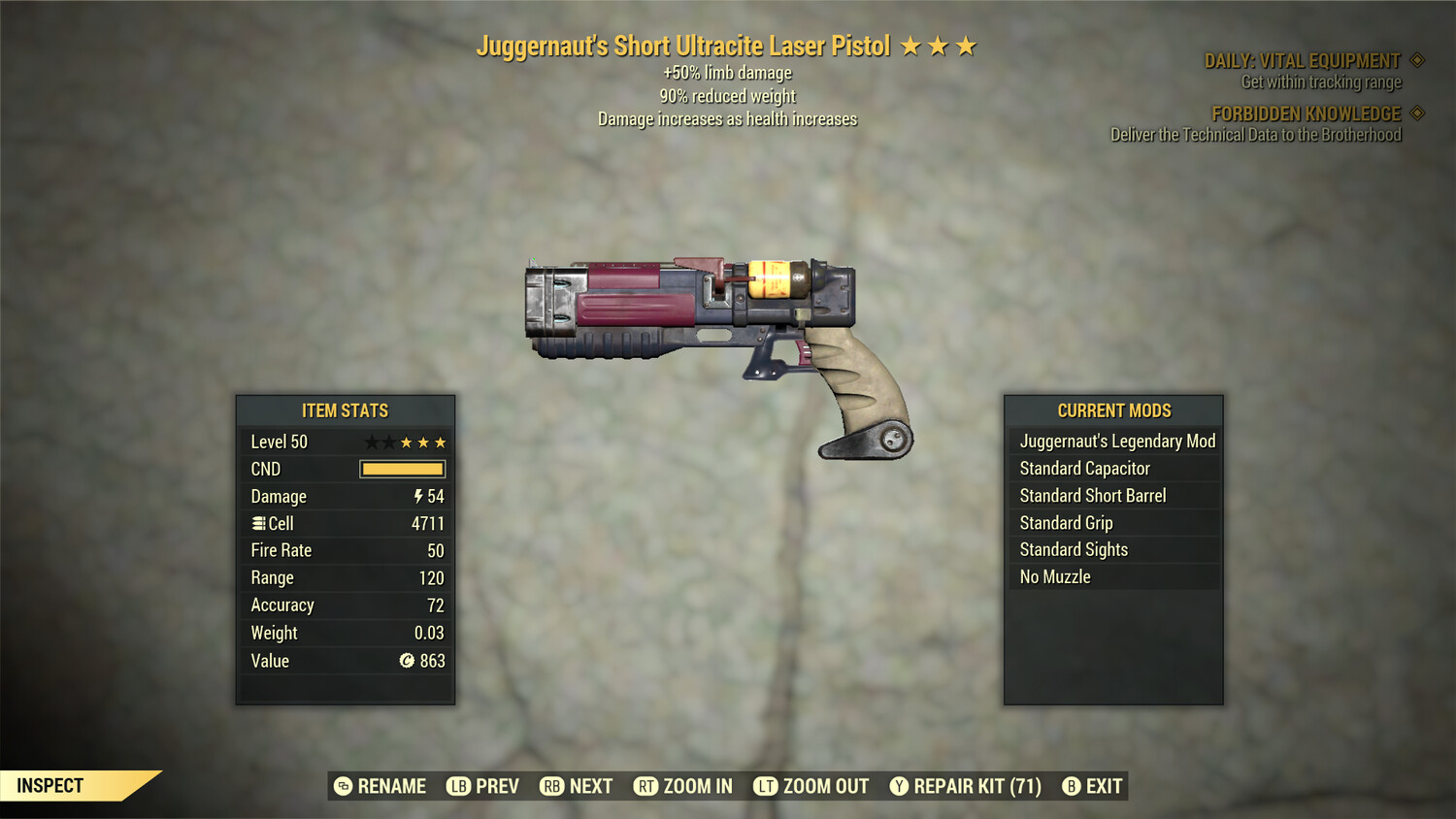Screen dimensions: 1456x819
Task: Click the lightning bolt Damage icon
Action: coord(417,496)
